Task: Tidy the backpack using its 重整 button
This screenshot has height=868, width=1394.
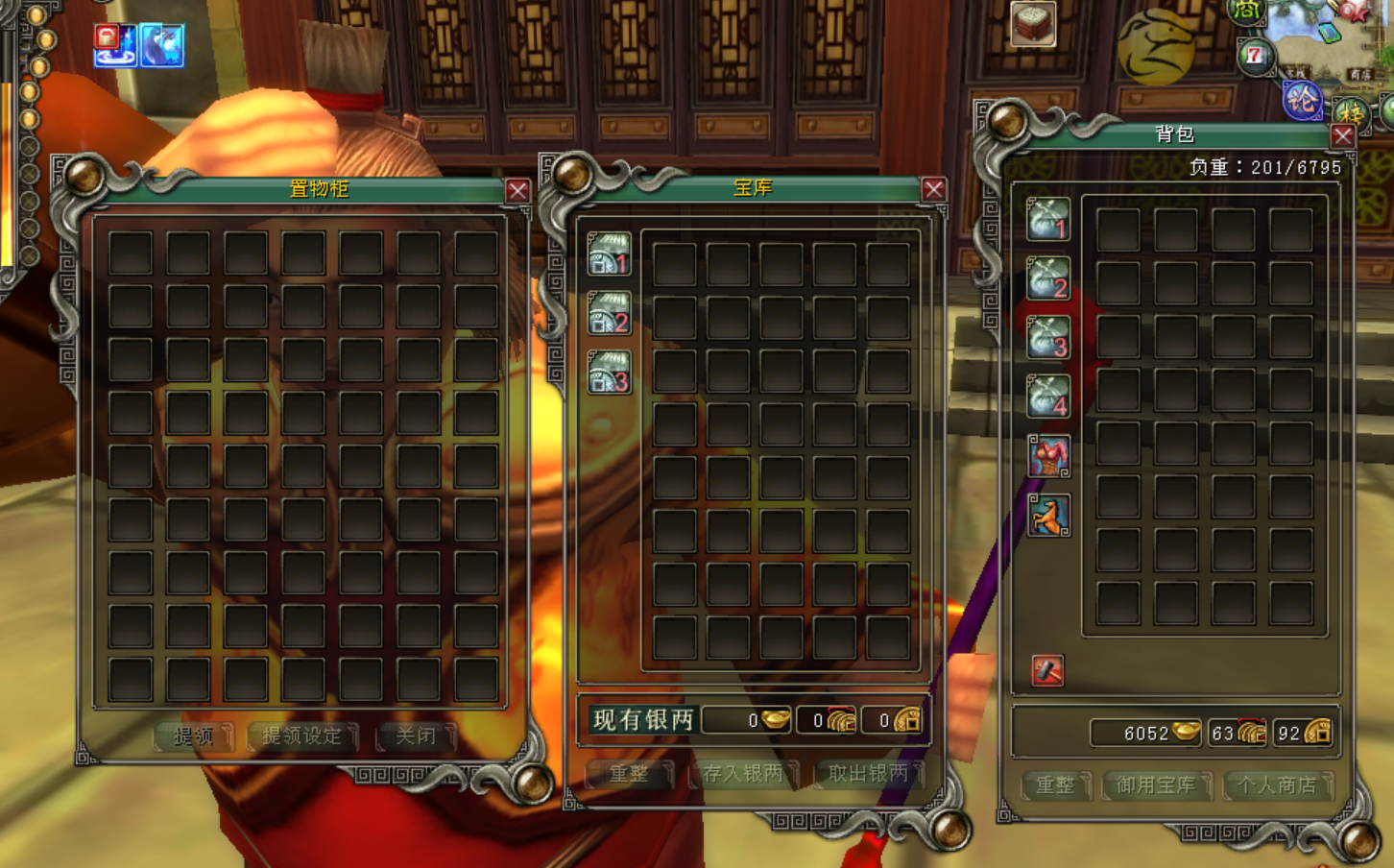Action: coord(1054,785)
